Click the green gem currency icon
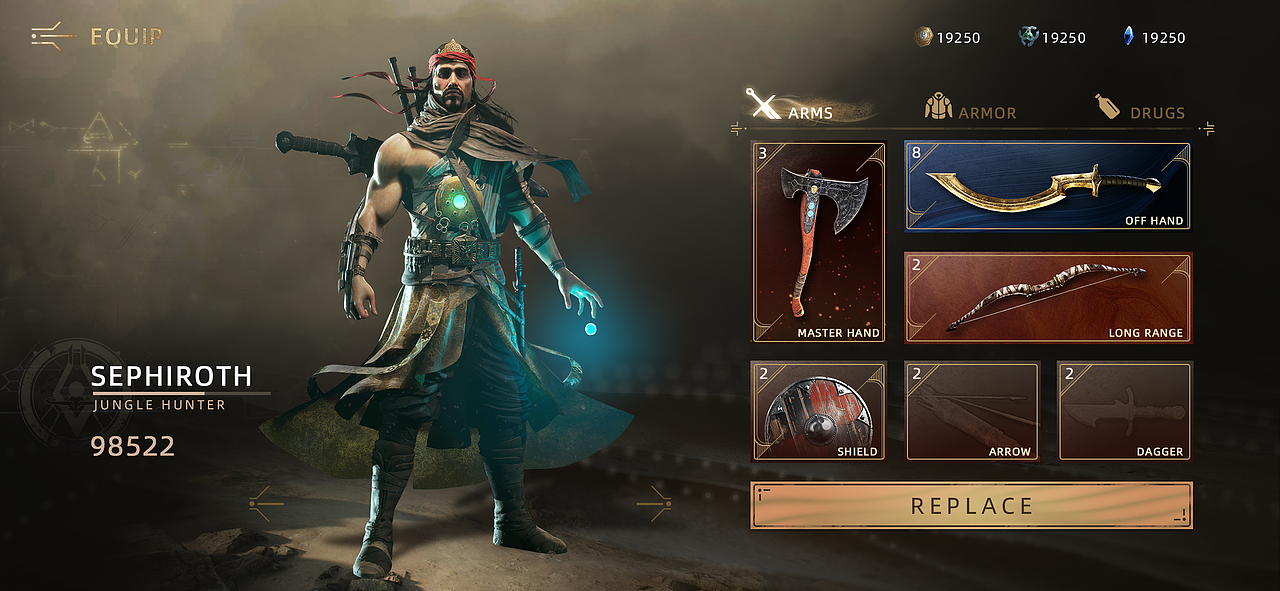Image resolution: width=1280 pixels, height=591 pixels. (1029, 37)
